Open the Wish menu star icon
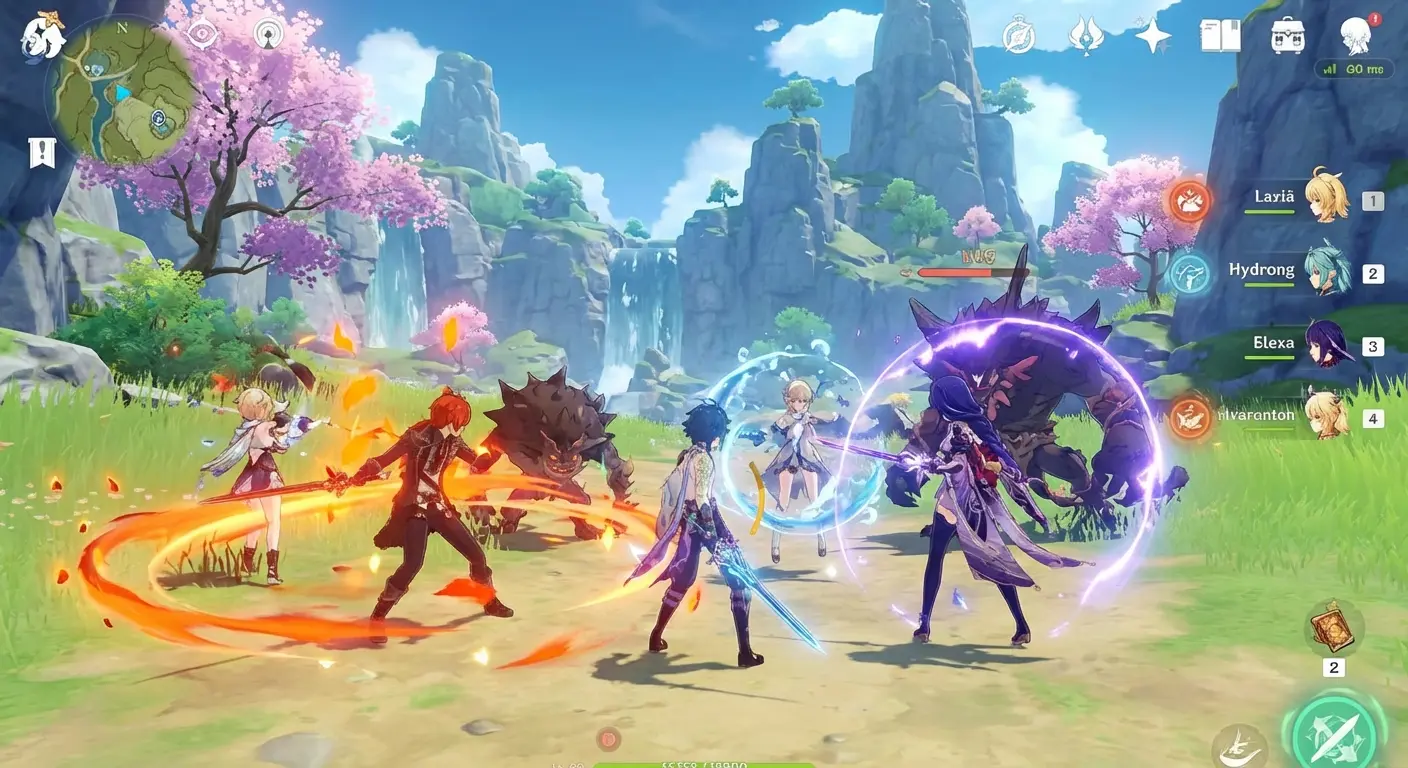The height and width of the screenshot is (768, 1408). point(1149,35)
